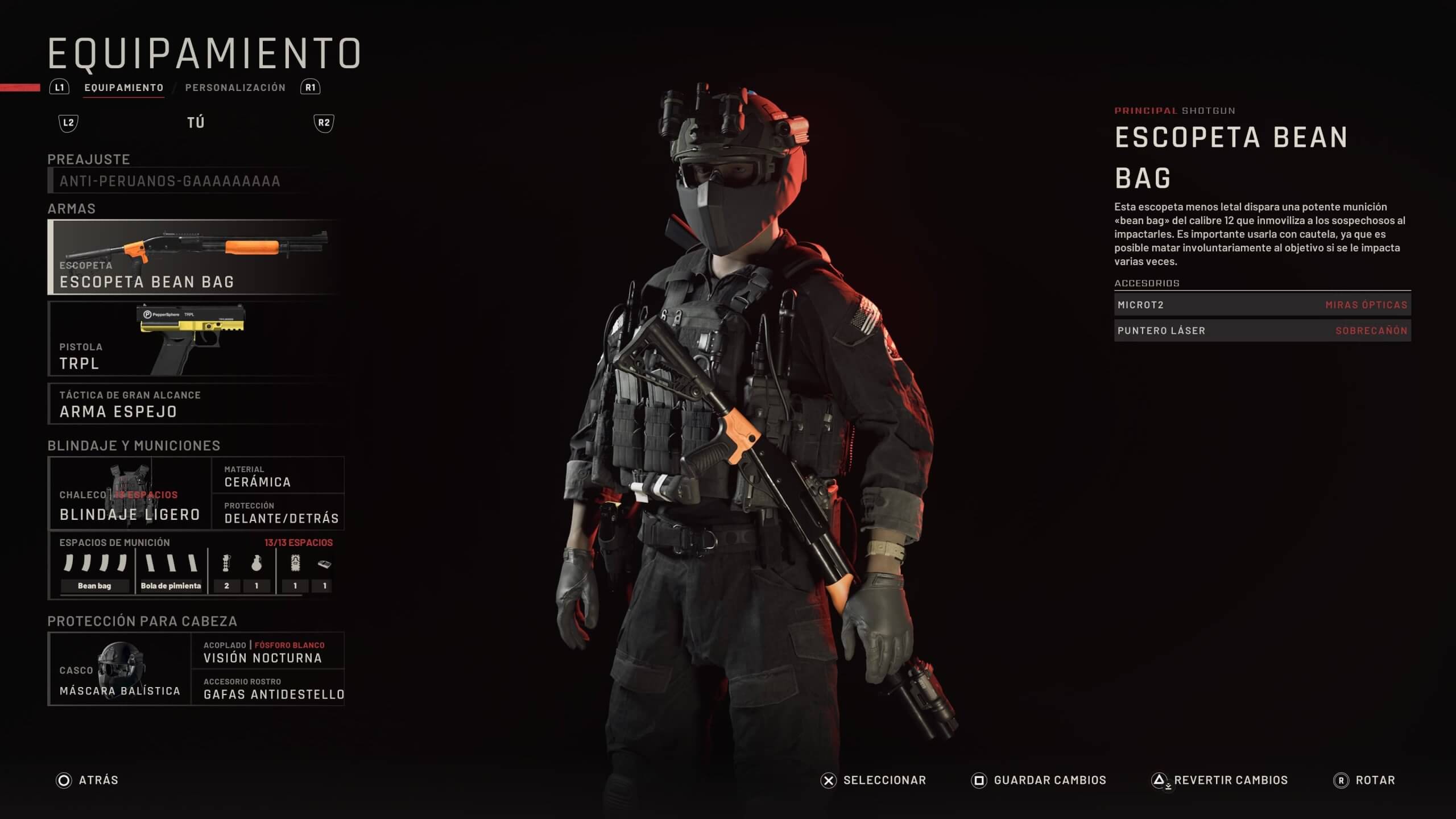Switch to the Personalización tab
The width and height of the screenshot is (1456, 819).
(235, 88)
